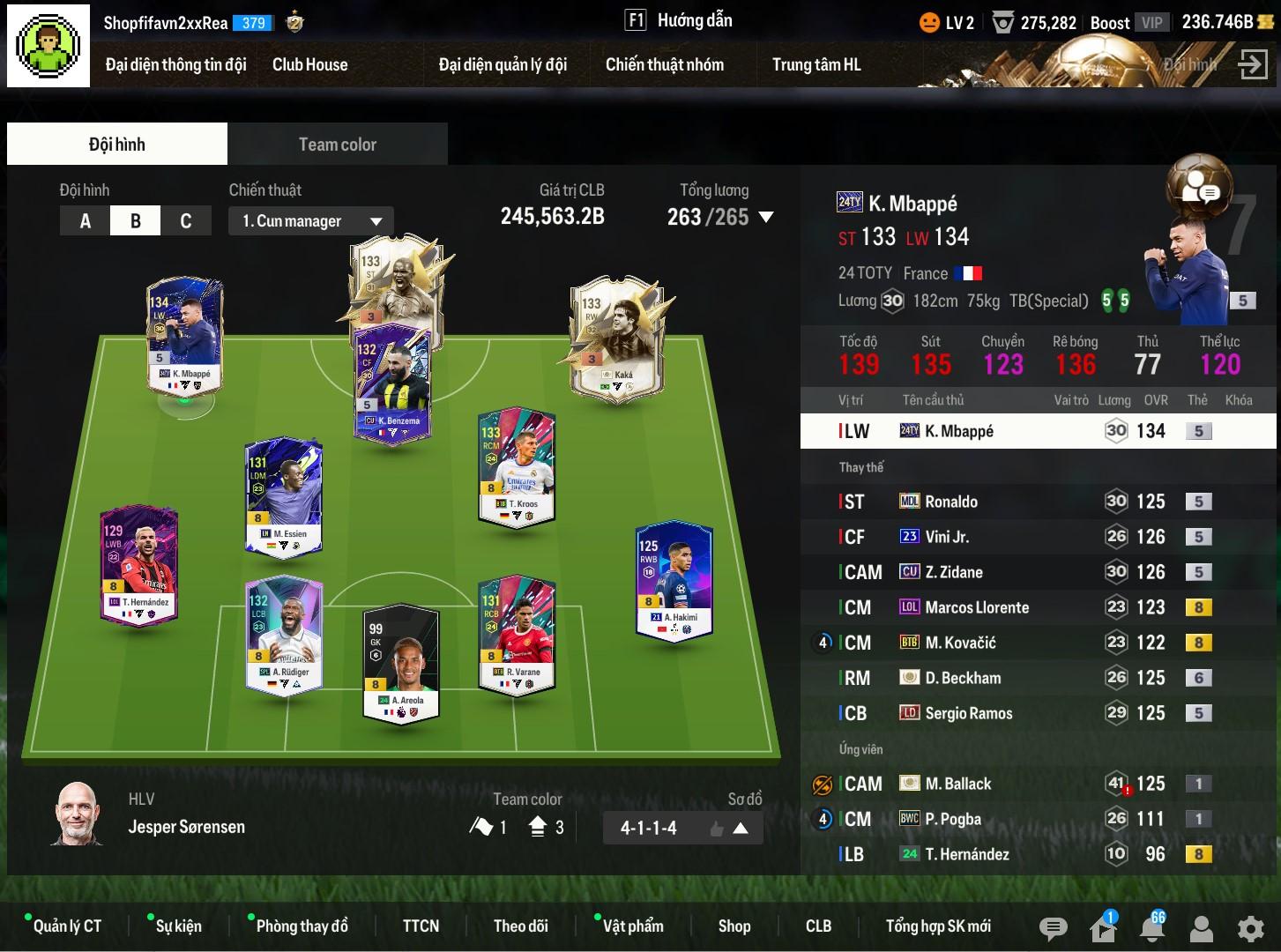Select the Kaká player card
1281x952 pixels.
[620, 339]
